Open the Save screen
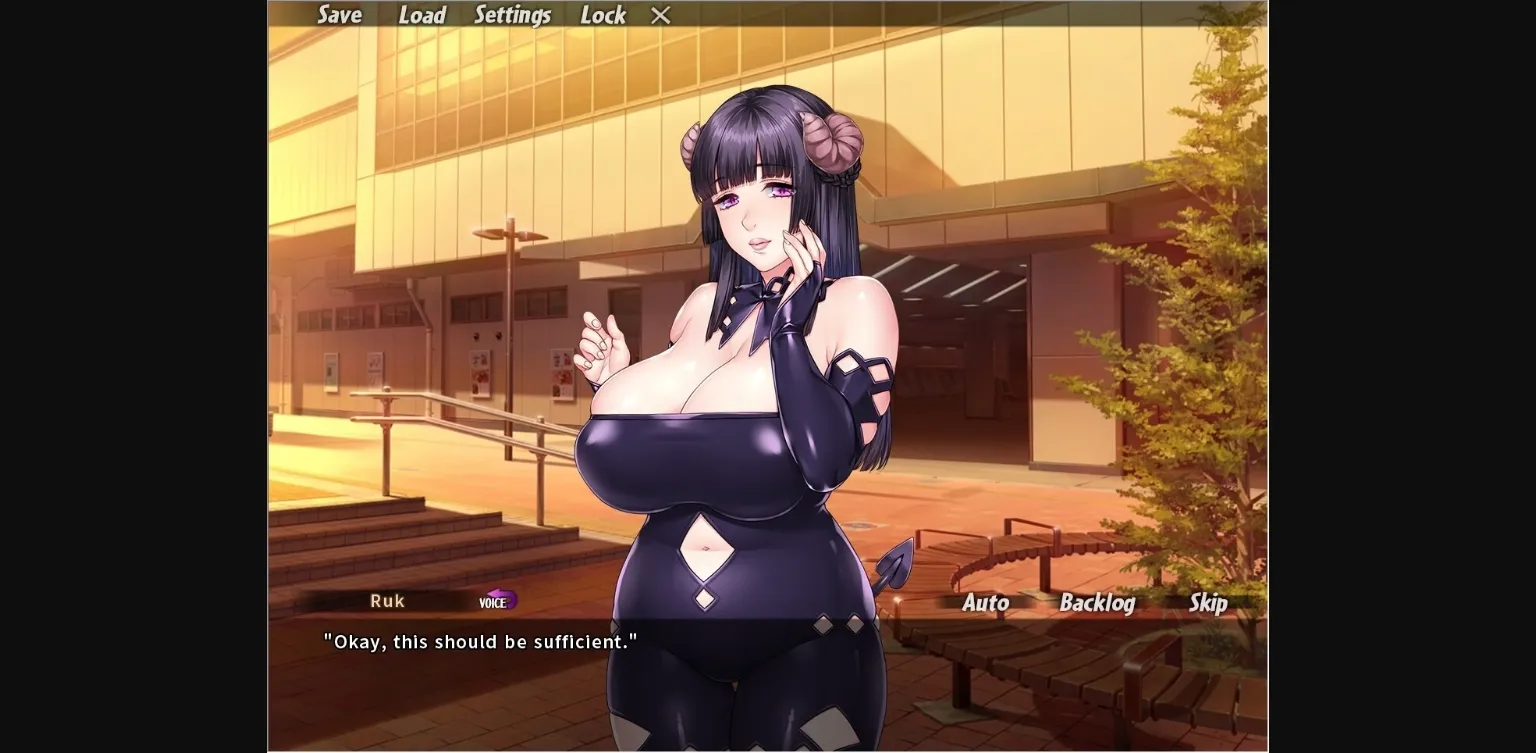1536x753 pixels. tap(340, 15)
